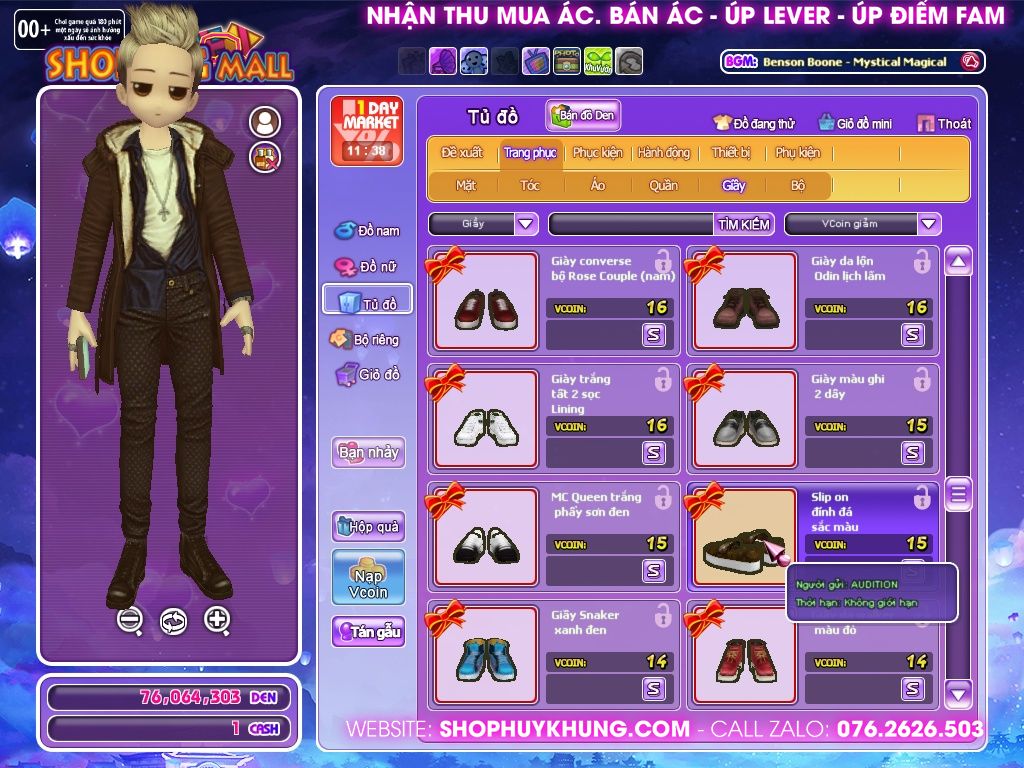Open Giỏ đồ mini cart
This screenshot has height=768, width=1024.
pyautogui.click(x=856, y=124)
